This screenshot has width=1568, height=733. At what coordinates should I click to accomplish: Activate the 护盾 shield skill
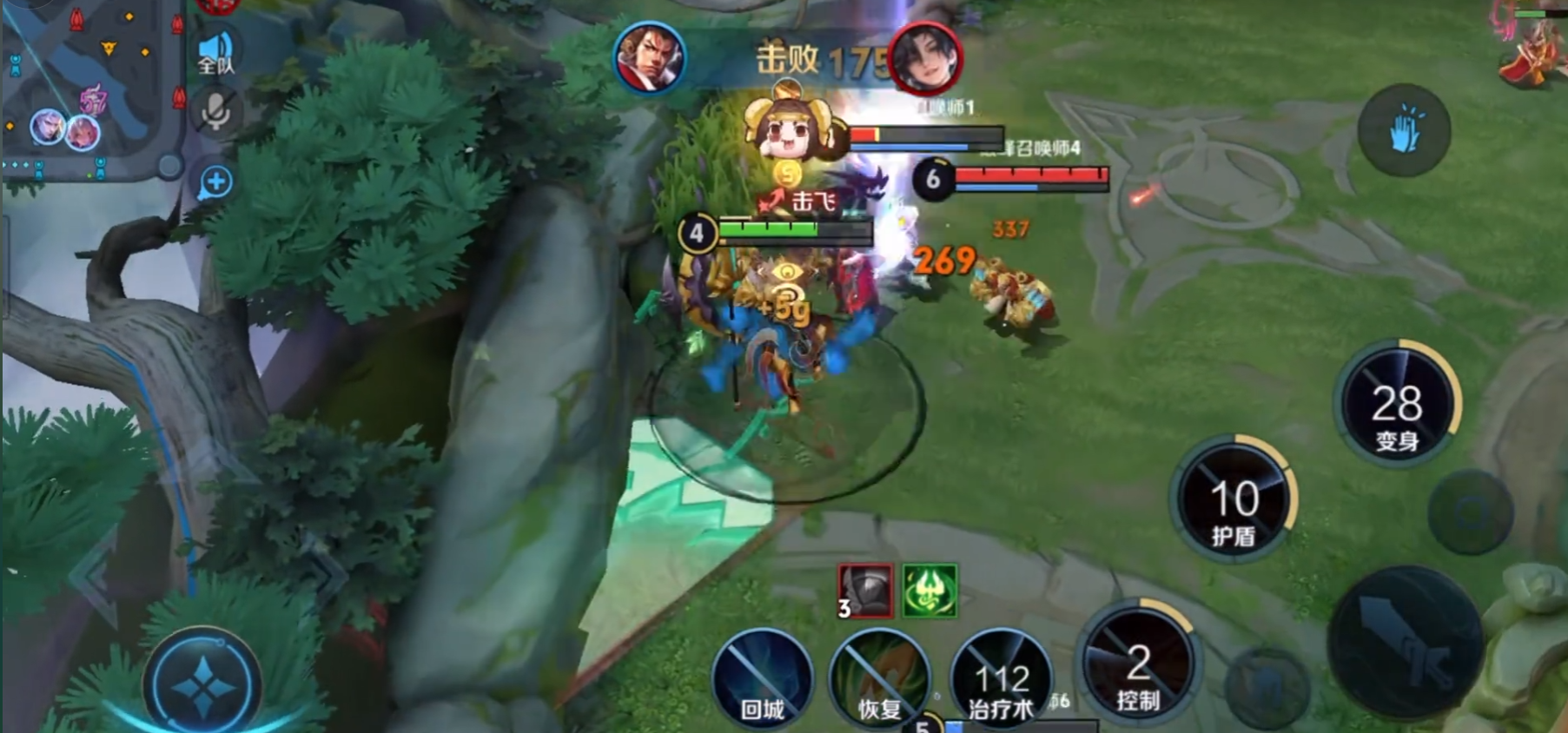(x=1234, y=502)
